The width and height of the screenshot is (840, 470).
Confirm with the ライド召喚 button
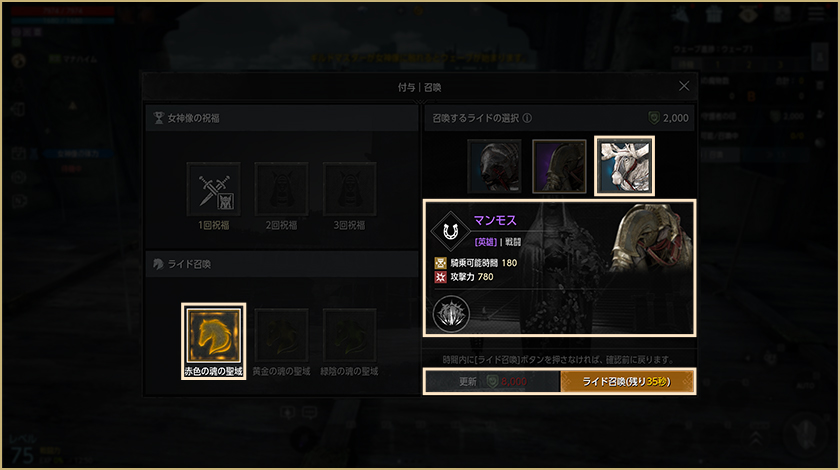pos(627,382)
